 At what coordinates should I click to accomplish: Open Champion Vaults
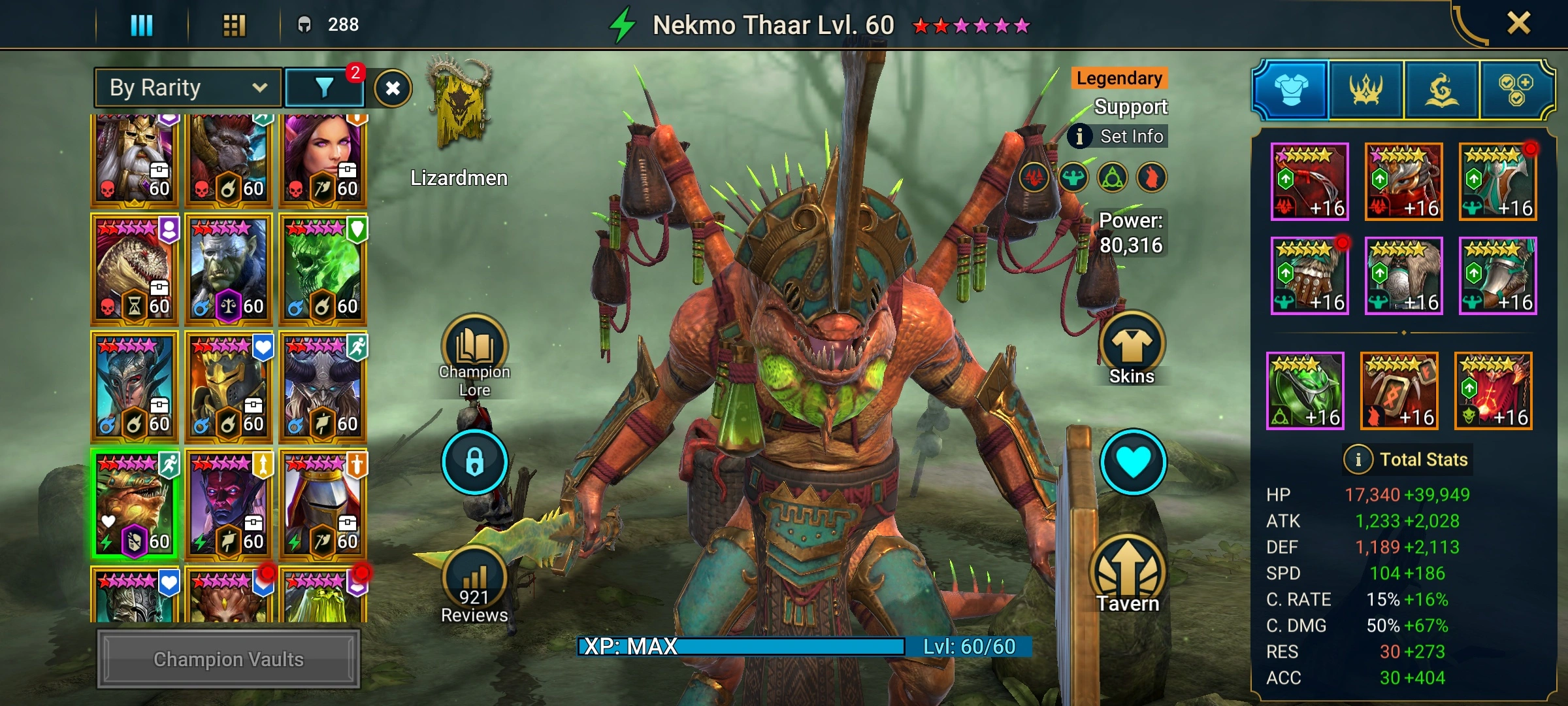pyautogui.click(x=229, y=659)
